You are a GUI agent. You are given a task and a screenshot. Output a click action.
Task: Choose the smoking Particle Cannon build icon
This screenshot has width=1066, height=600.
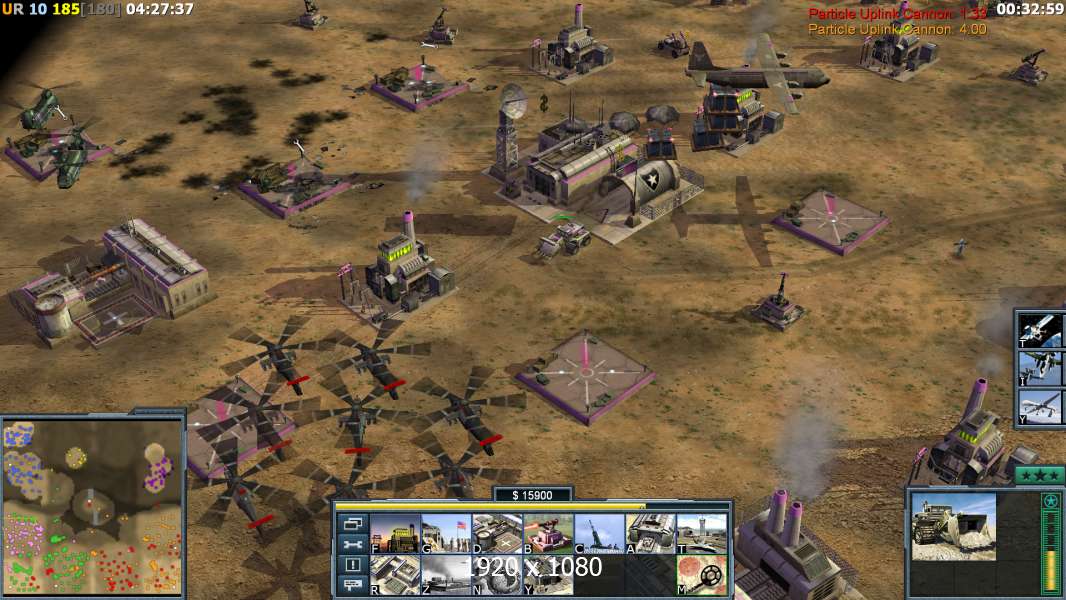click(446, 575)
